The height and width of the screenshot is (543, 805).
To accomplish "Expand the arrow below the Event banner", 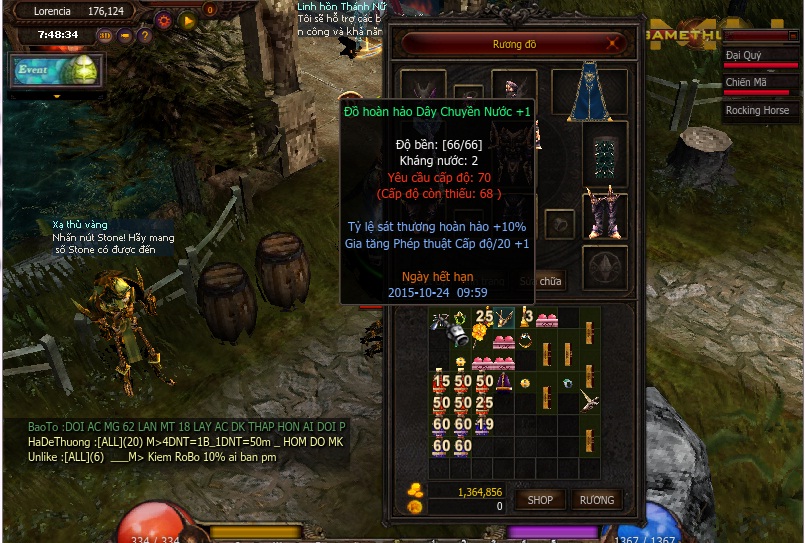I will (57, 96).
